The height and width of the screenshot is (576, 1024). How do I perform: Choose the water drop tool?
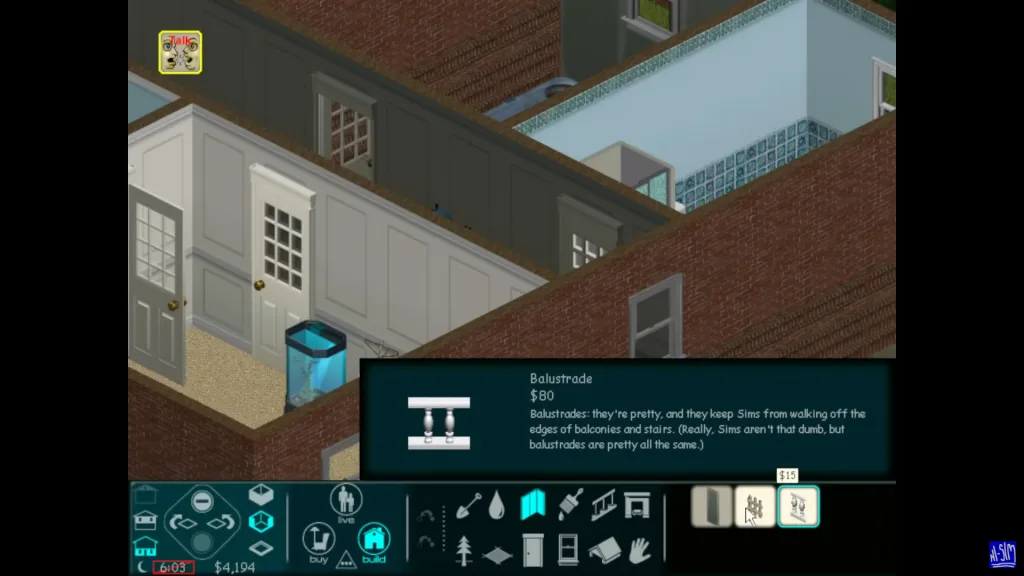497,506
